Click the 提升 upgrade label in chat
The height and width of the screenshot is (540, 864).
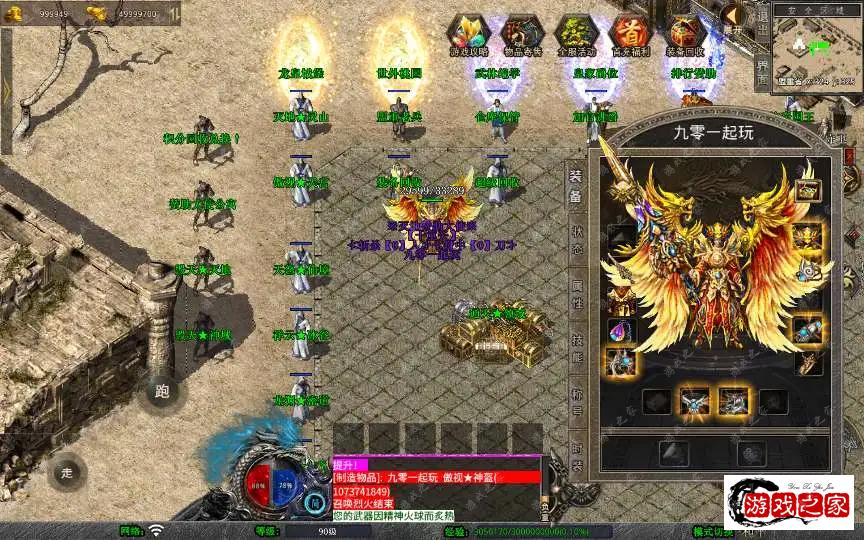tap(349, 465)
